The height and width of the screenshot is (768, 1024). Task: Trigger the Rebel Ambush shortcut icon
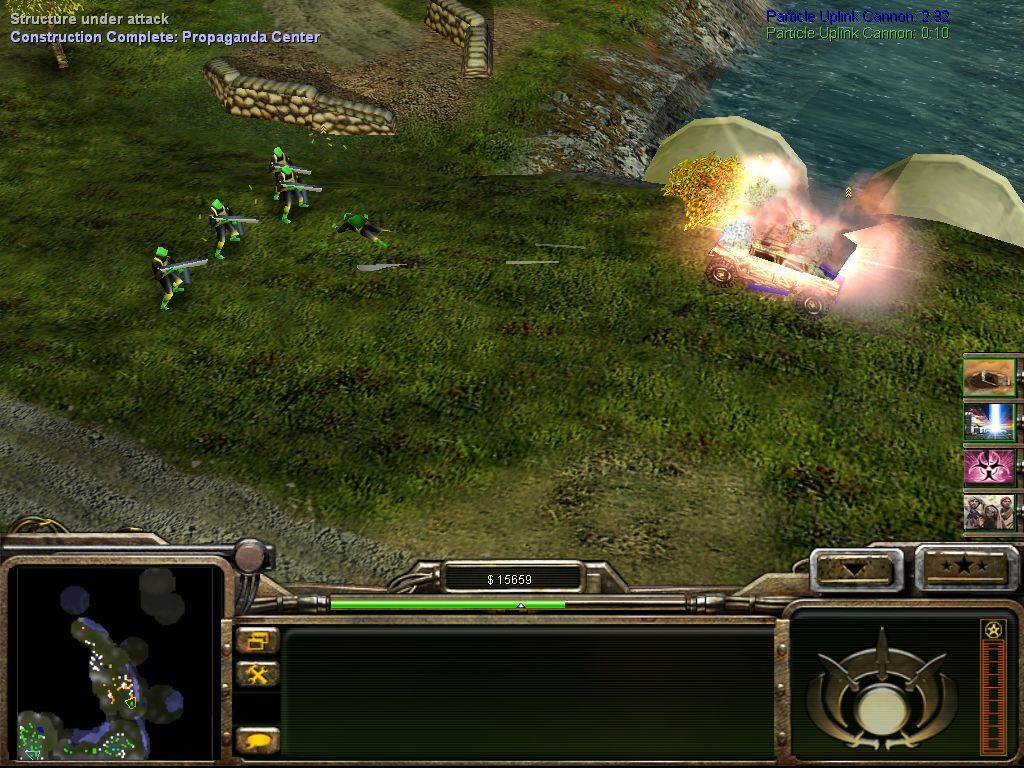pyautogui.click(x=989, y=511)
